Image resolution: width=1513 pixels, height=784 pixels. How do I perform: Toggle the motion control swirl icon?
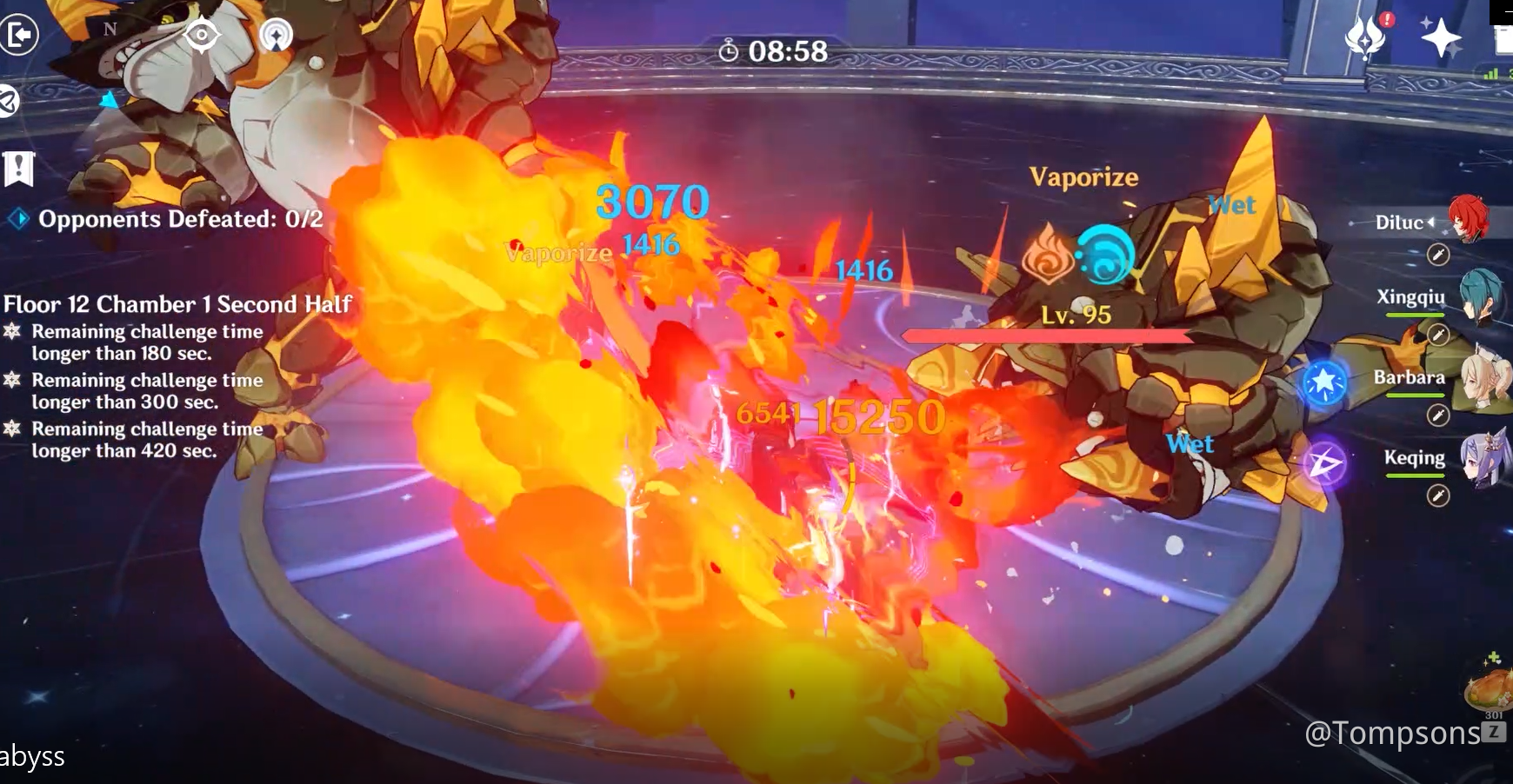pos(8,102)
